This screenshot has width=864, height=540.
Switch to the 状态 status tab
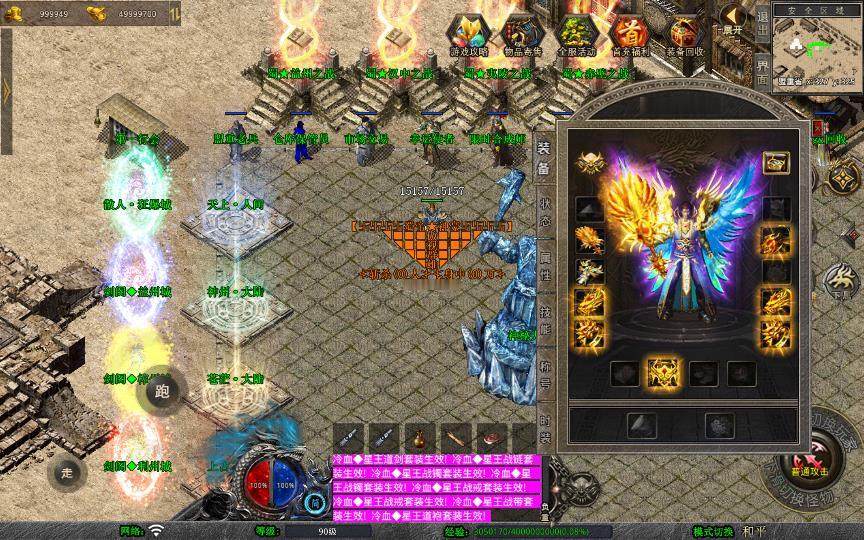click(x=545, y=212)
